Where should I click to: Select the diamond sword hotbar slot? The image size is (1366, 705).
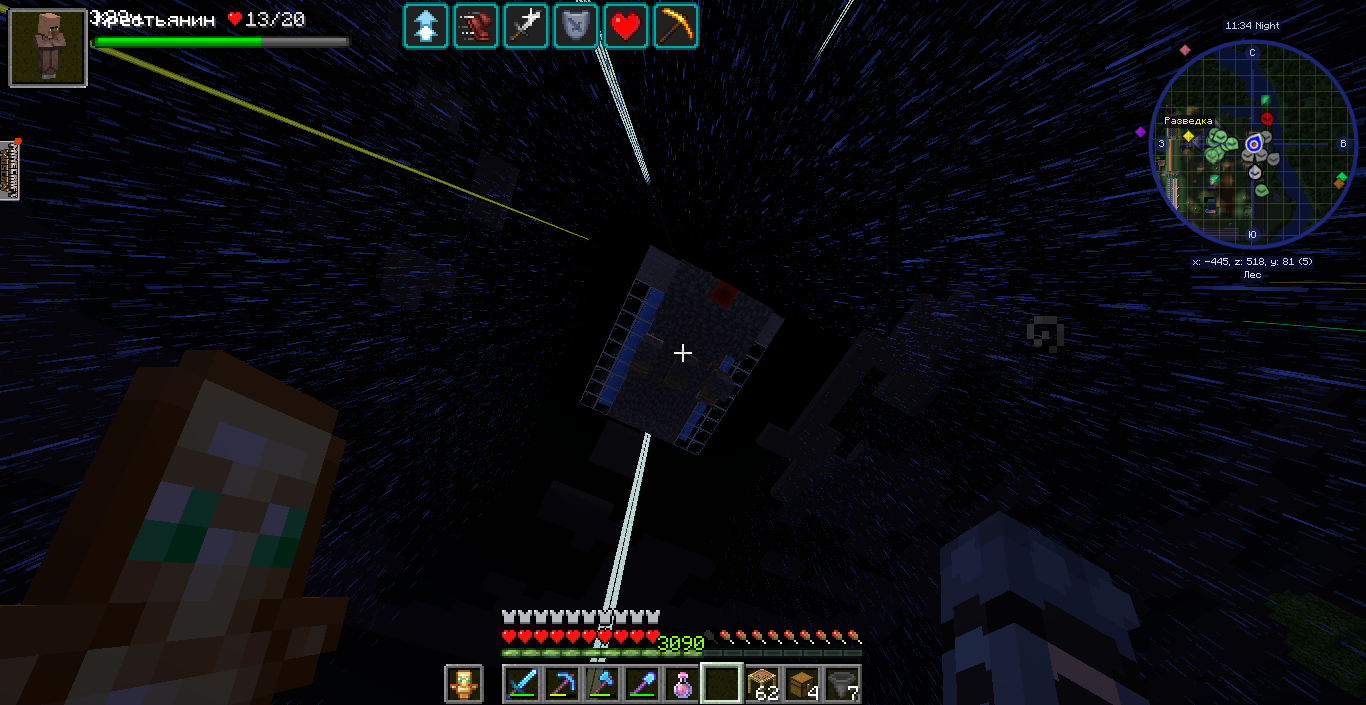pos(523,684)
